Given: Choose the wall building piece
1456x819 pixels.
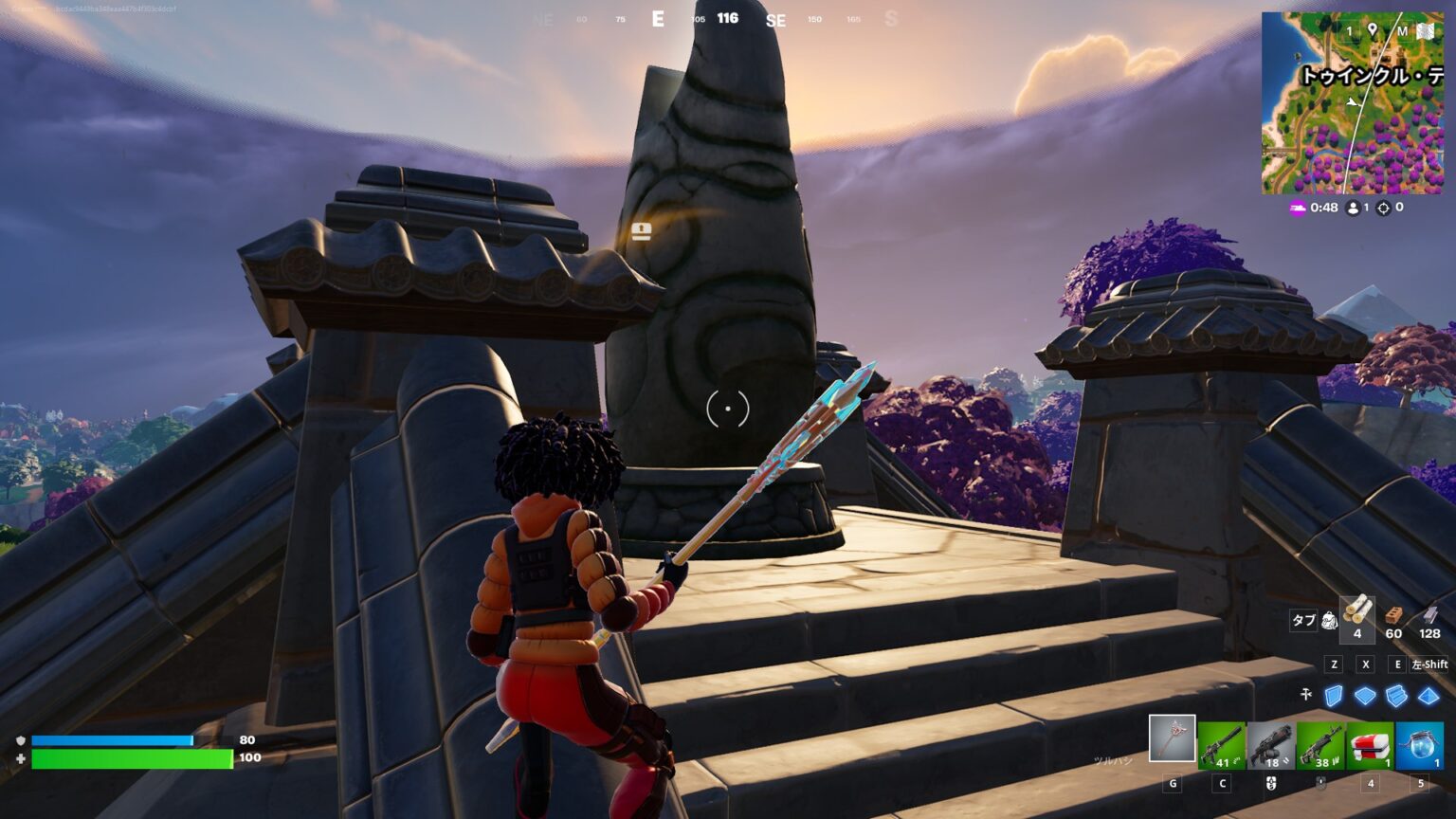Looking at the screenshot, I should tap(1334, 697).
